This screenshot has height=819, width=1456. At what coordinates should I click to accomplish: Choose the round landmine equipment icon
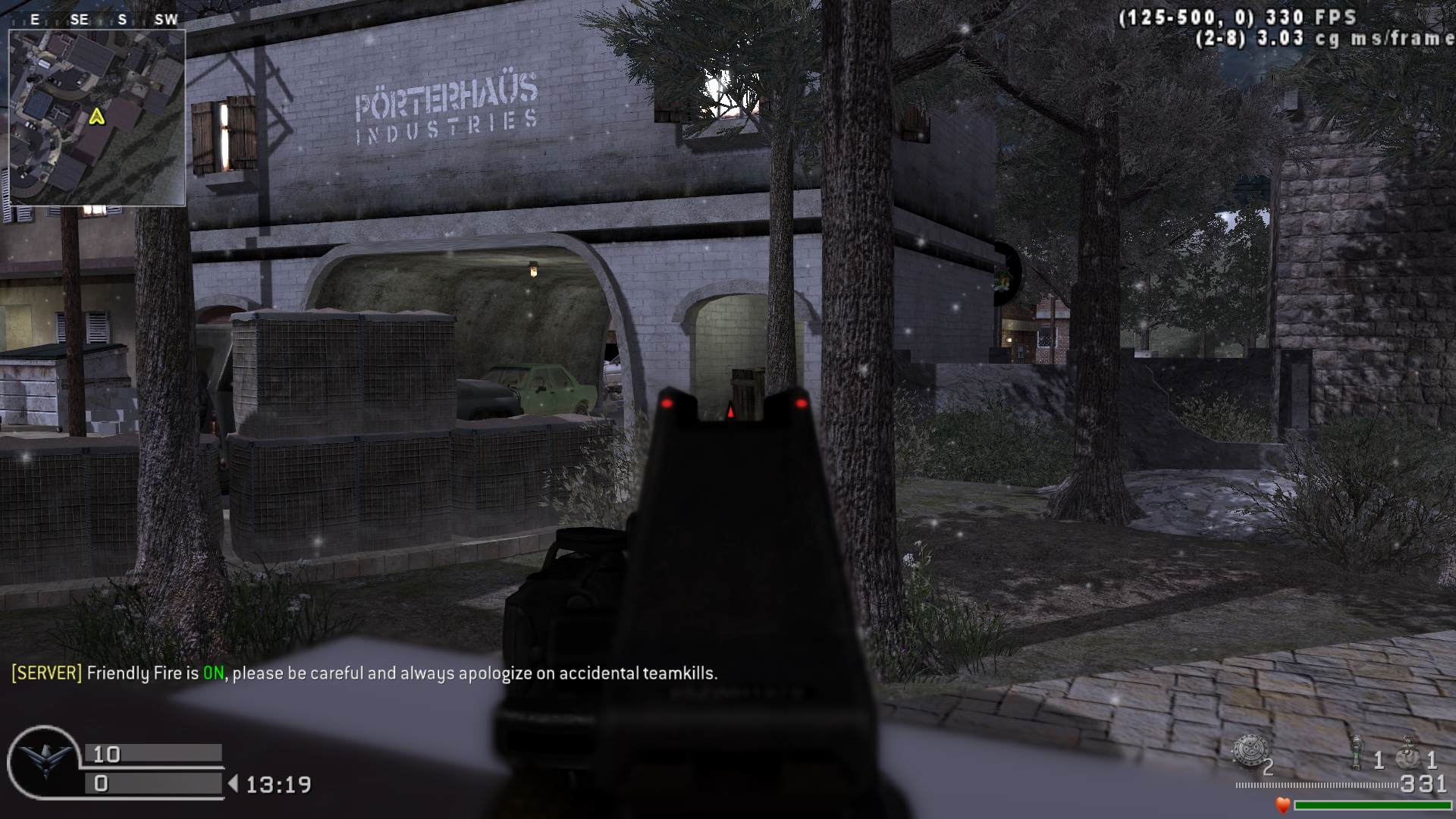click(x=1248, y=751)
